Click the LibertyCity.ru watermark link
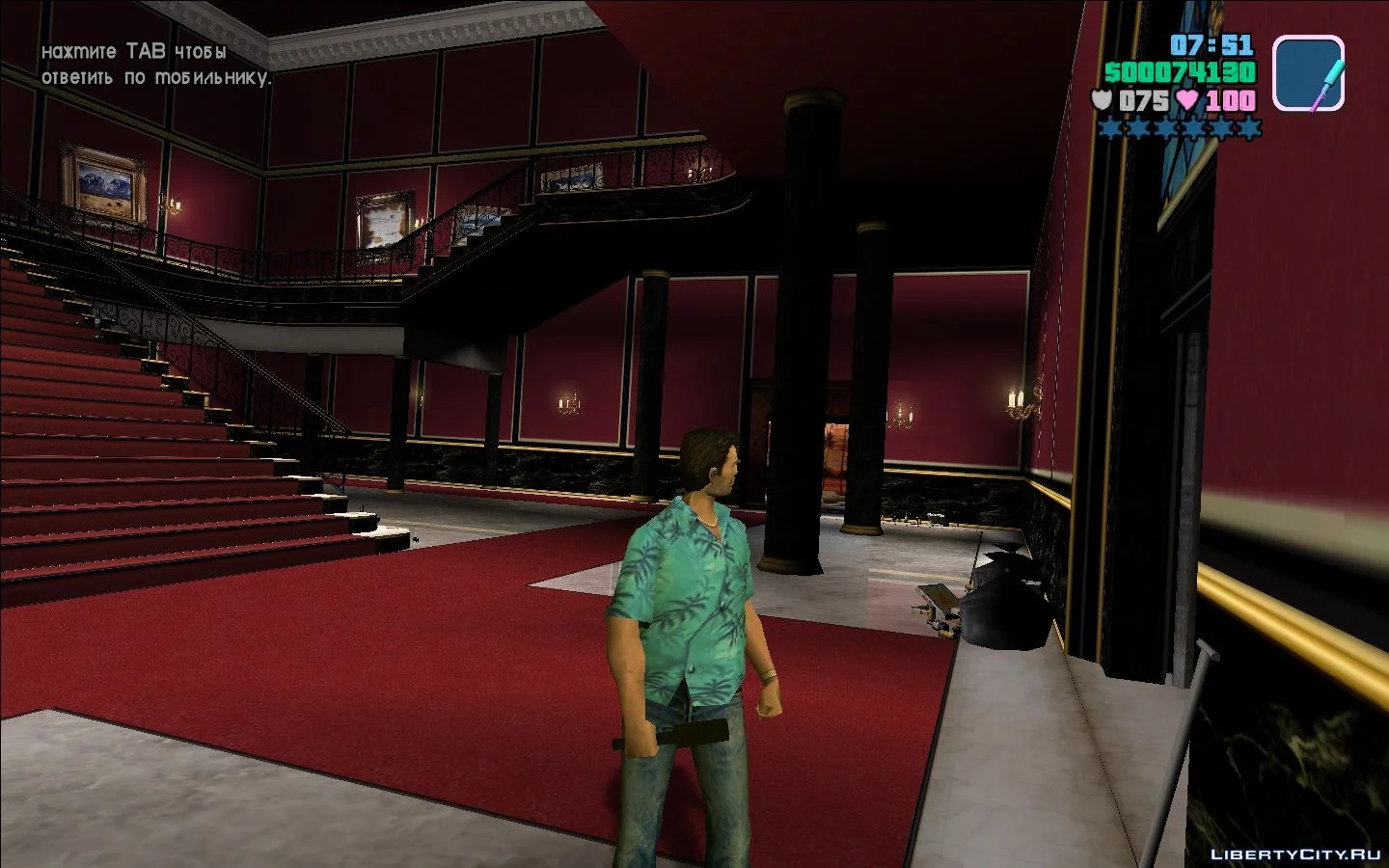 [x=1295, y=854]
